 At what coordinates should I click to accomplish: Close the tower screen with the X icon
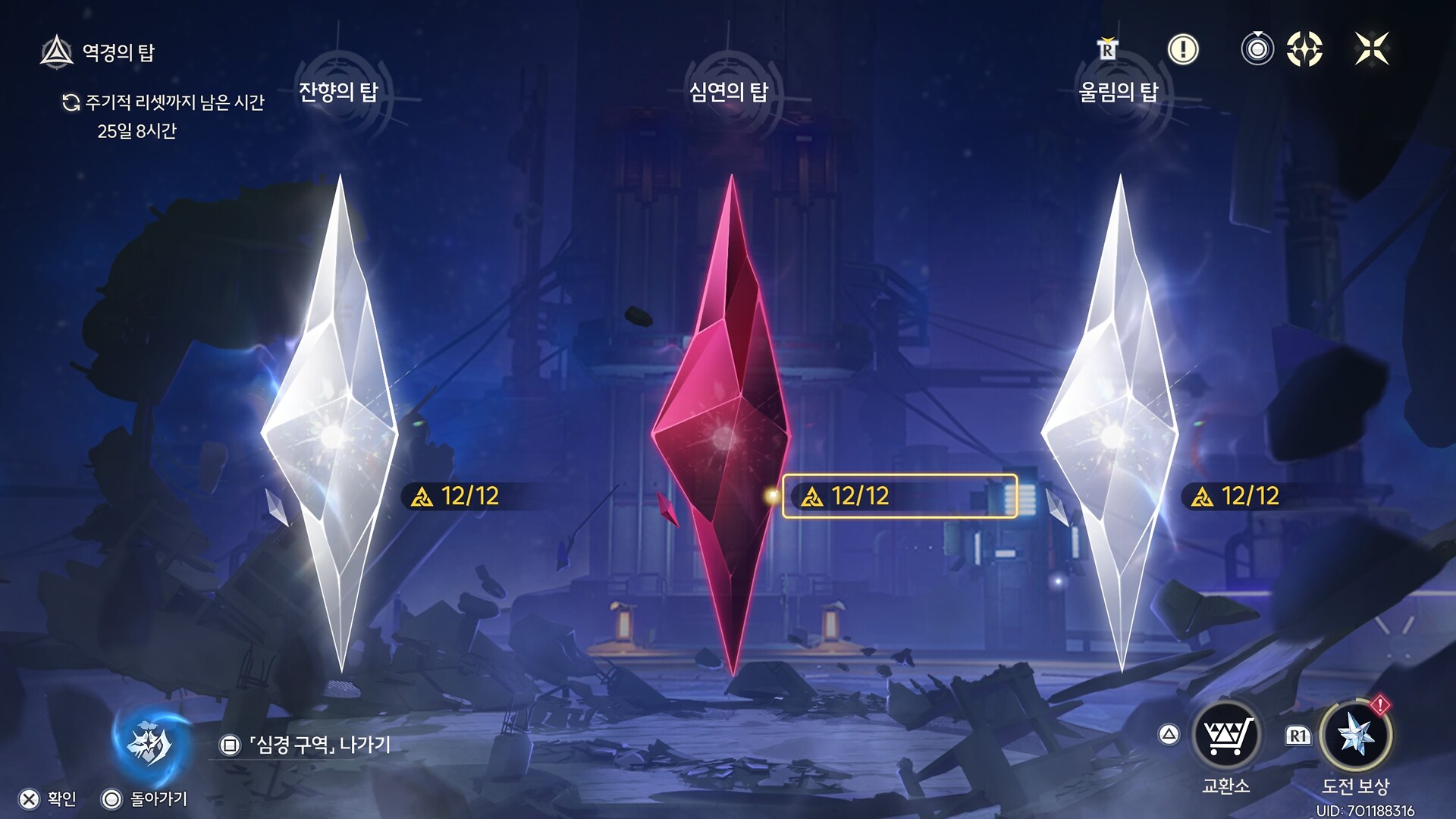pos(1372,49)
